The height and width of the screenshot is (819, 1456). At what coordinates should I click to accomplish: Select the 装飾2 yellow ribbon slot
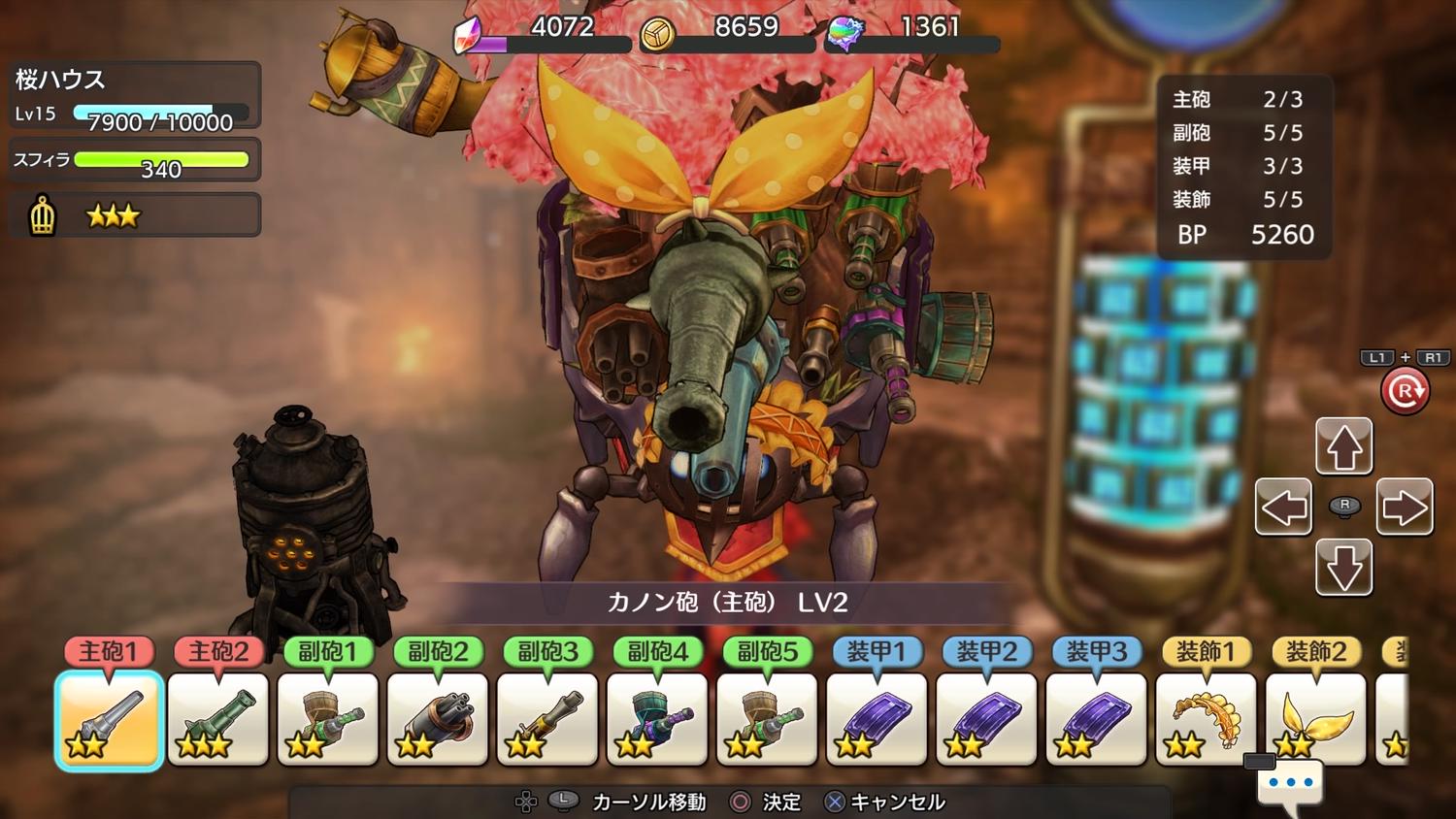(1315, 720)
